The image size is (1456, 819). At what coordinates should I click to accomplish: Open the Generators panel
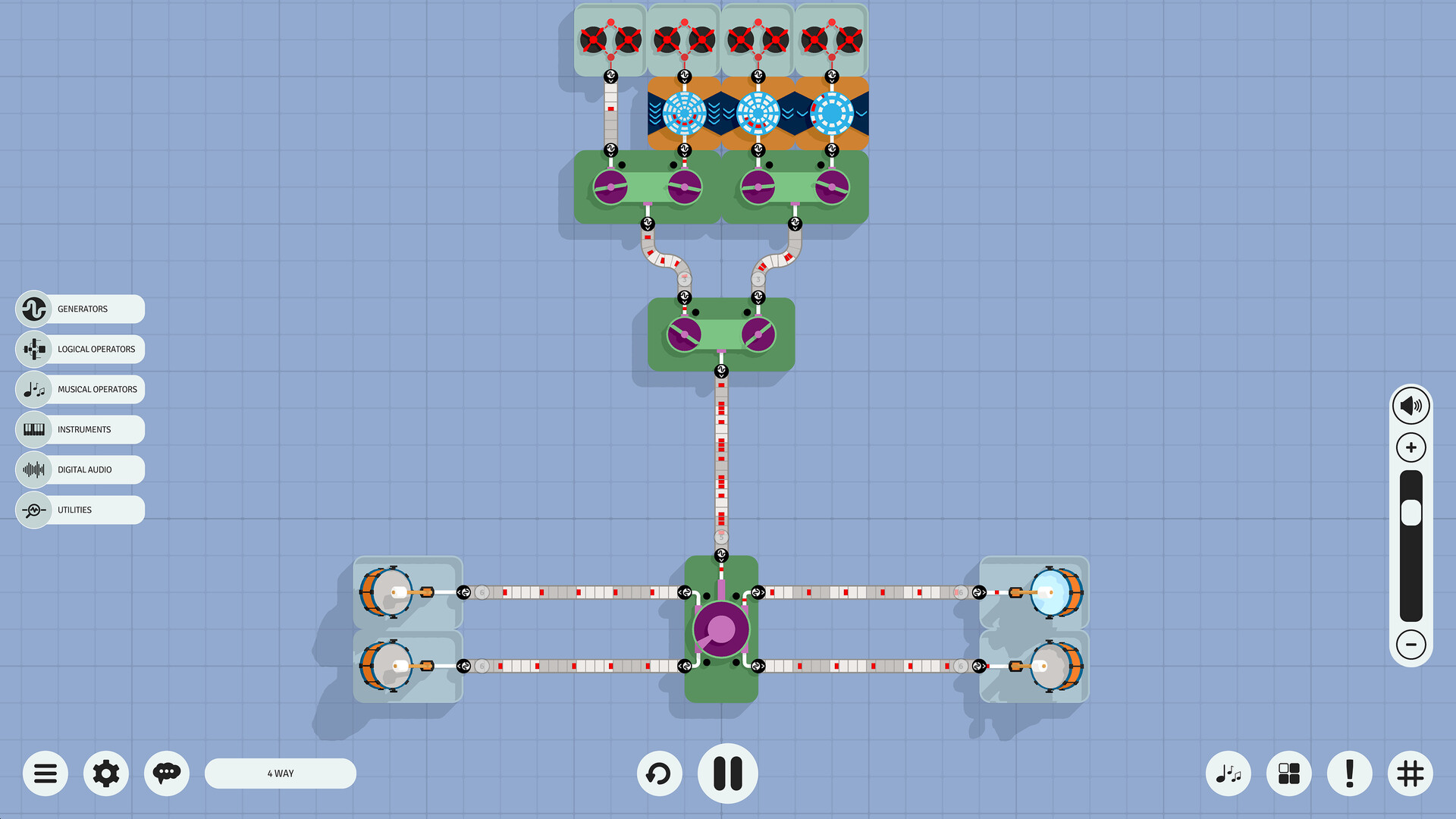[x=79, y=309]
